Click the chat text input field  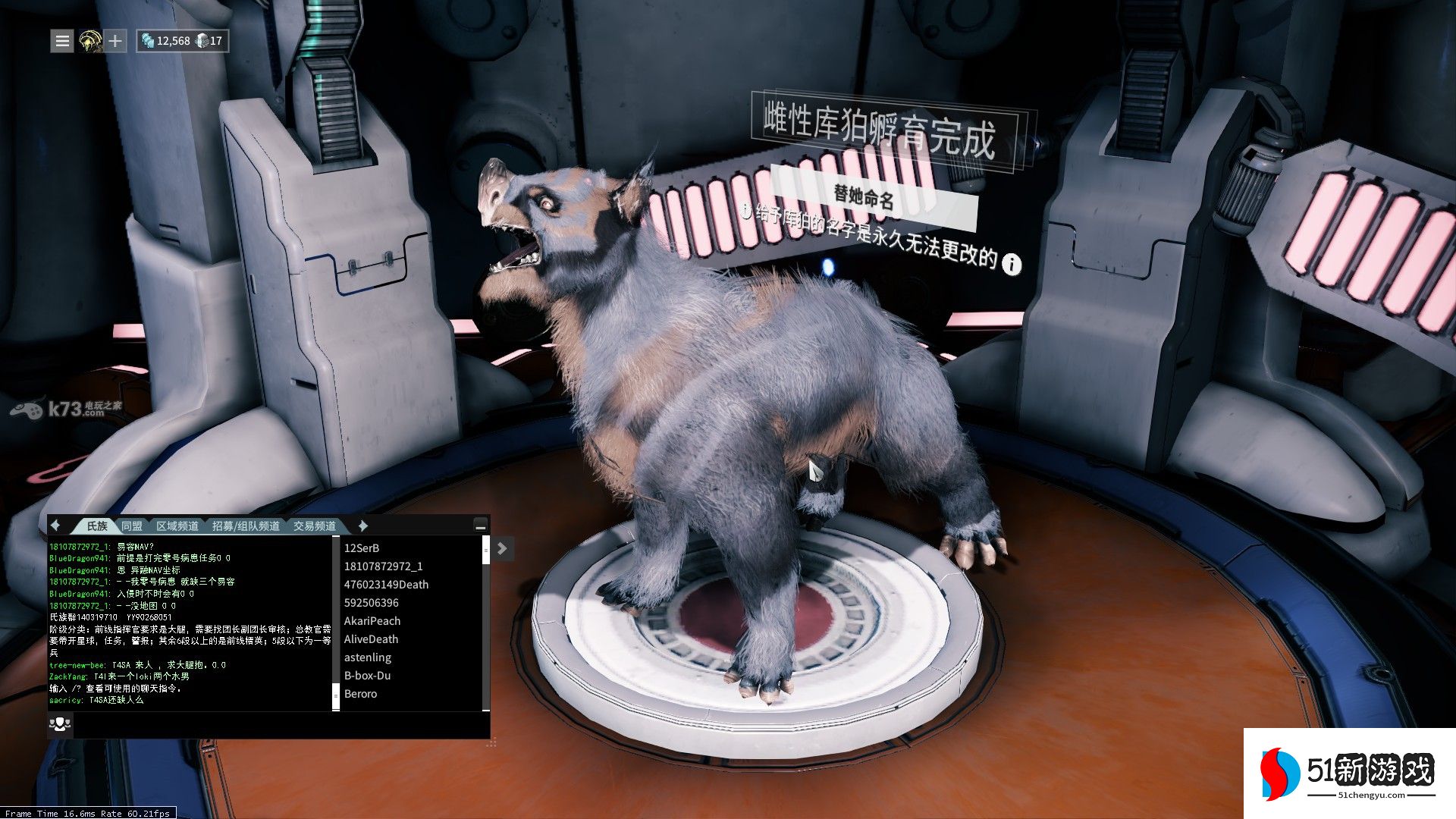coord(281,725)
